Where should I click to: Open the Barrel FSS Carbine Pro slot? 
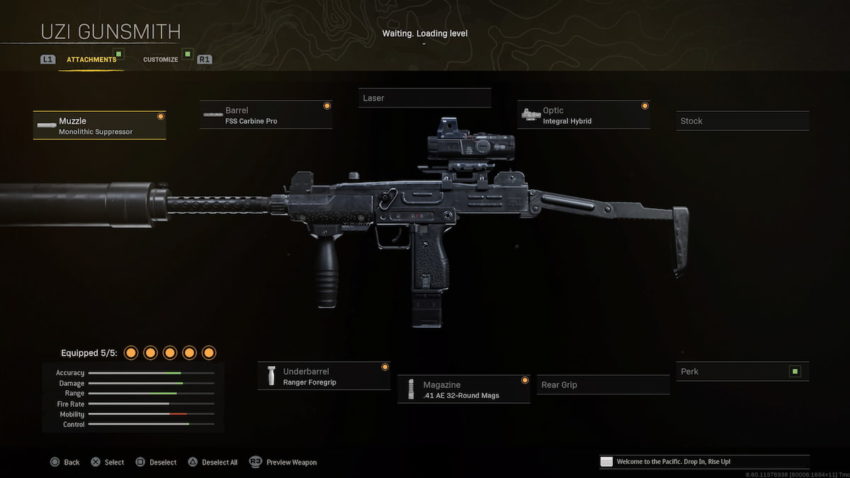266,115
